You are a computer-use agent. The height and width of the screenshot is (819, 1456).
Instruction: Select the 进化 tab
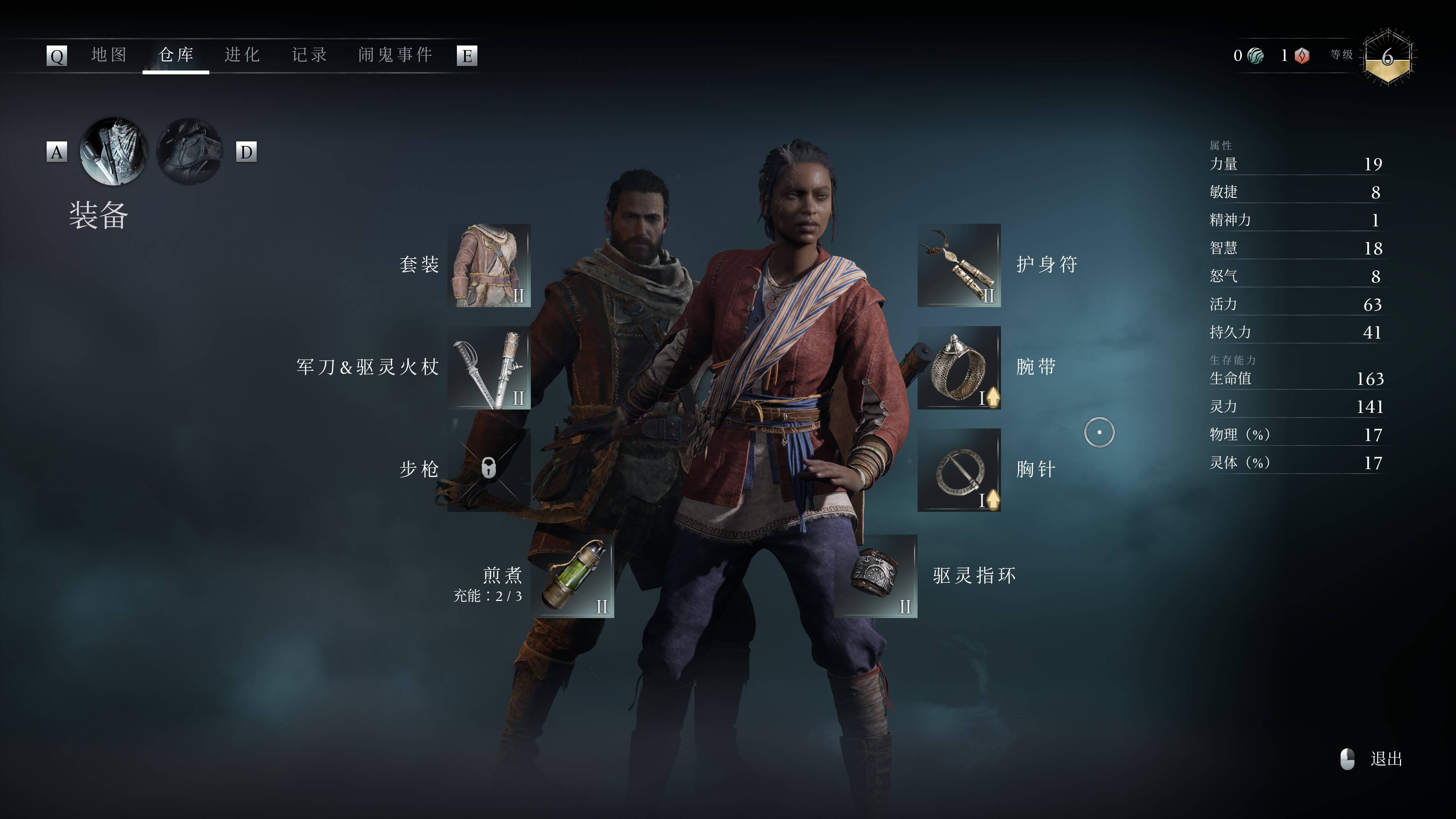pyautogui.click(x=242, y=55)
